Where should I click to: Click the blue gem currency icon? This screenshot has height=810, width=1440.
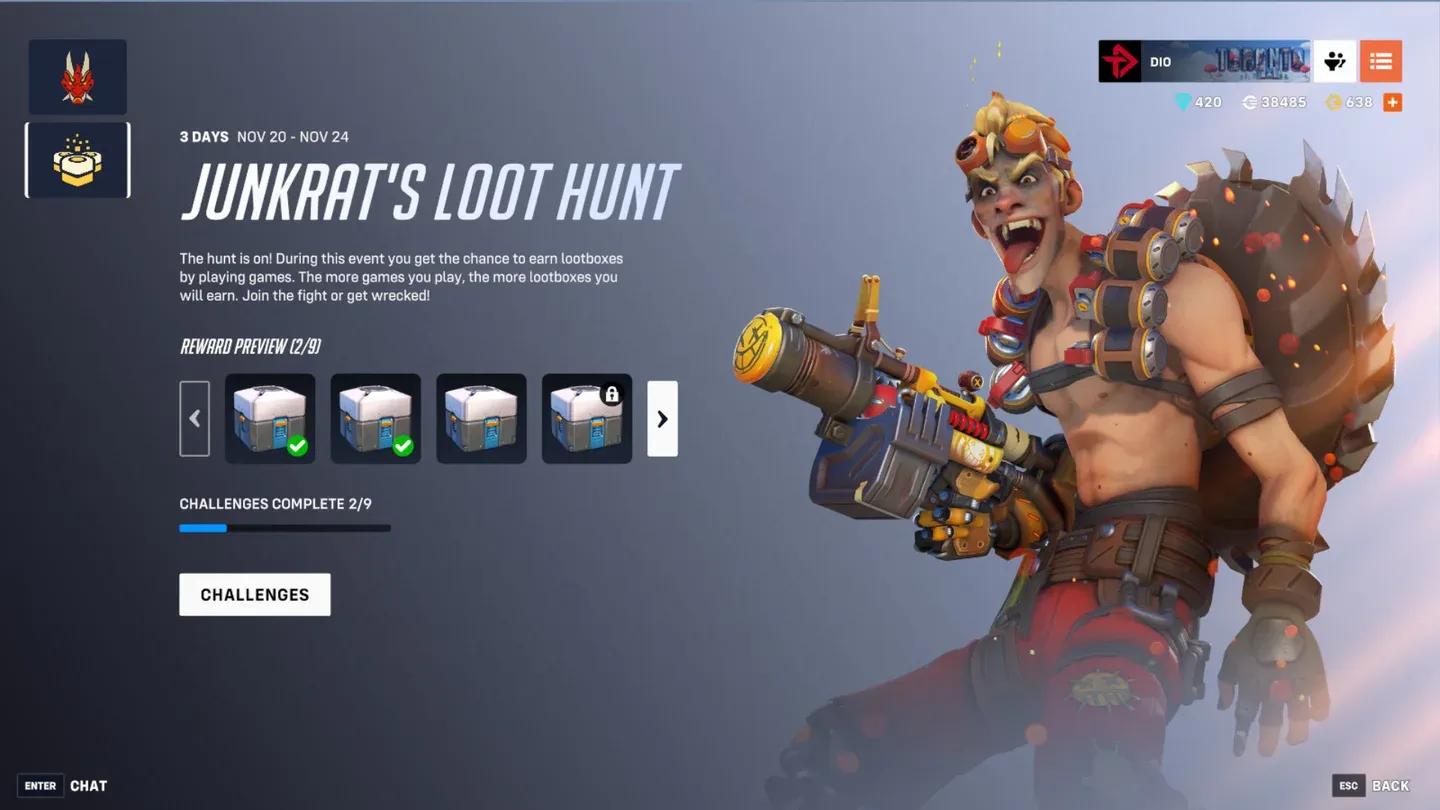(1184, 101)
